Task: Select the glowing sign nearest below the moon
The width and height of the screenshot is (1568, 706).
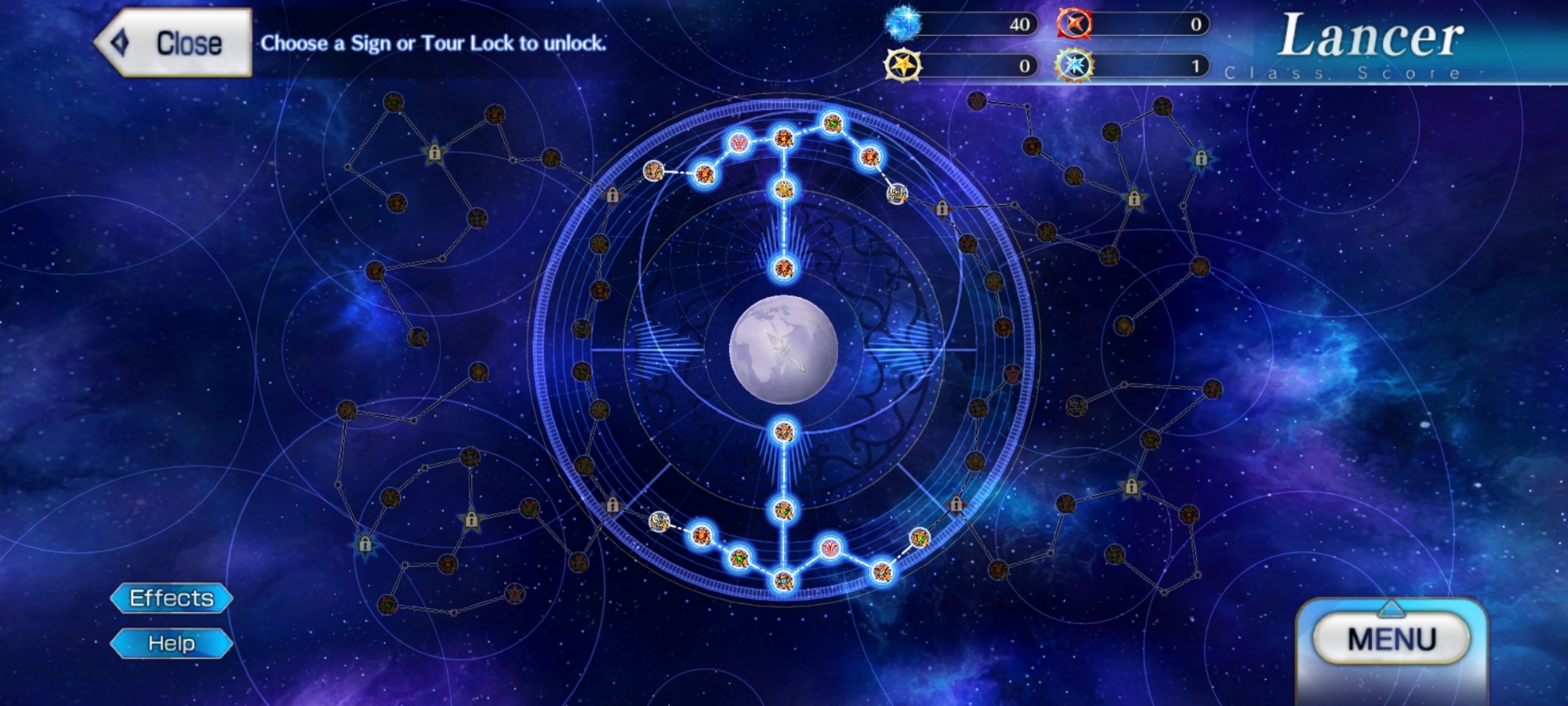Action: pos(783,431)
